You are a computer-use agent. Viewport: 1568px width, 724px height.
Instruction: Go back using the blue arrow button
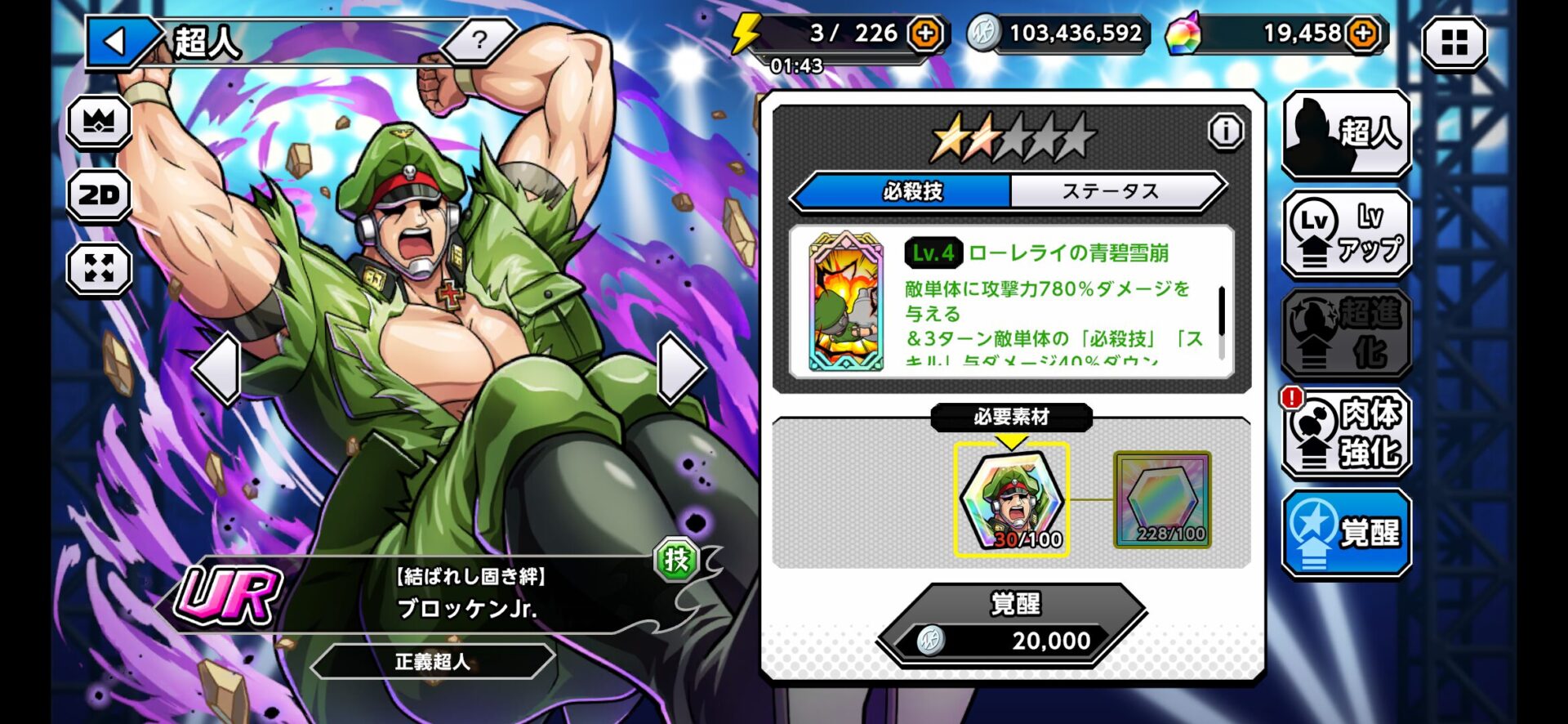pyautogui.click(x=118, y=42)
